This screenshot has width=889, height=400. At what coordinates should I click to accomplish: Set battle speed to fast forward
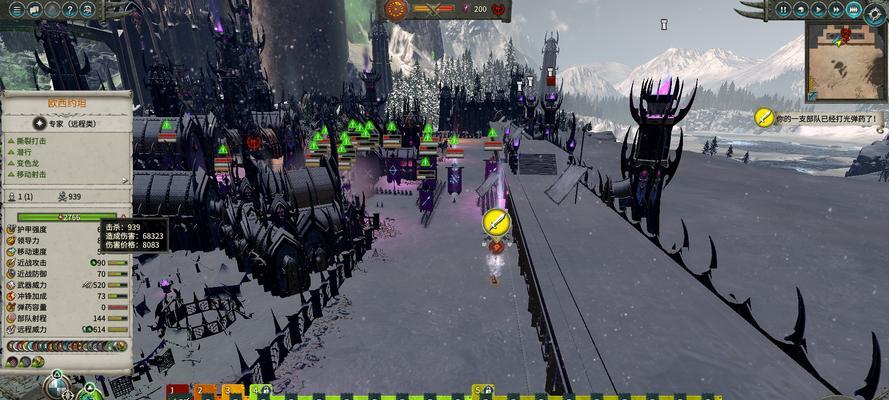point(836,9)
